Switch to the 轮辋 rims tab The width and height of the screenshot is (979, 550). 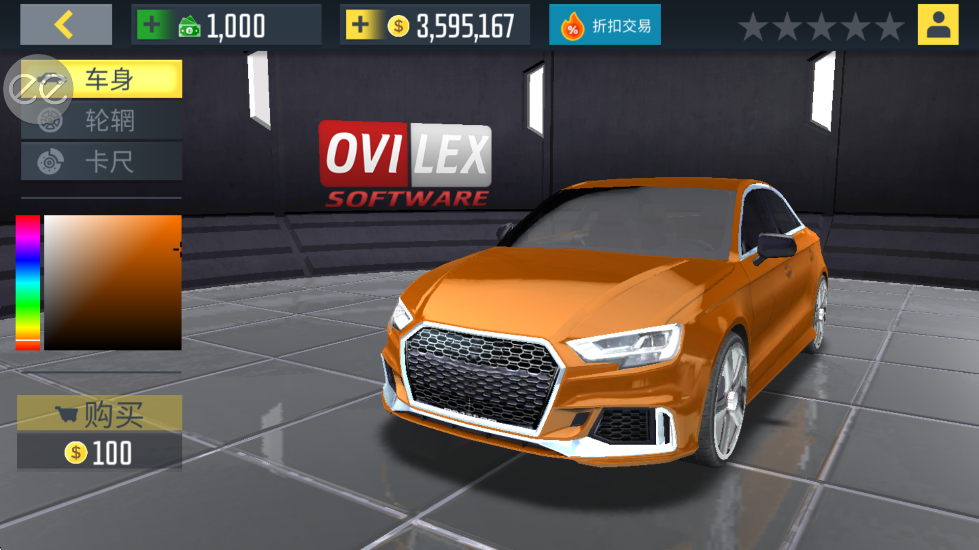tap(108, 121)
